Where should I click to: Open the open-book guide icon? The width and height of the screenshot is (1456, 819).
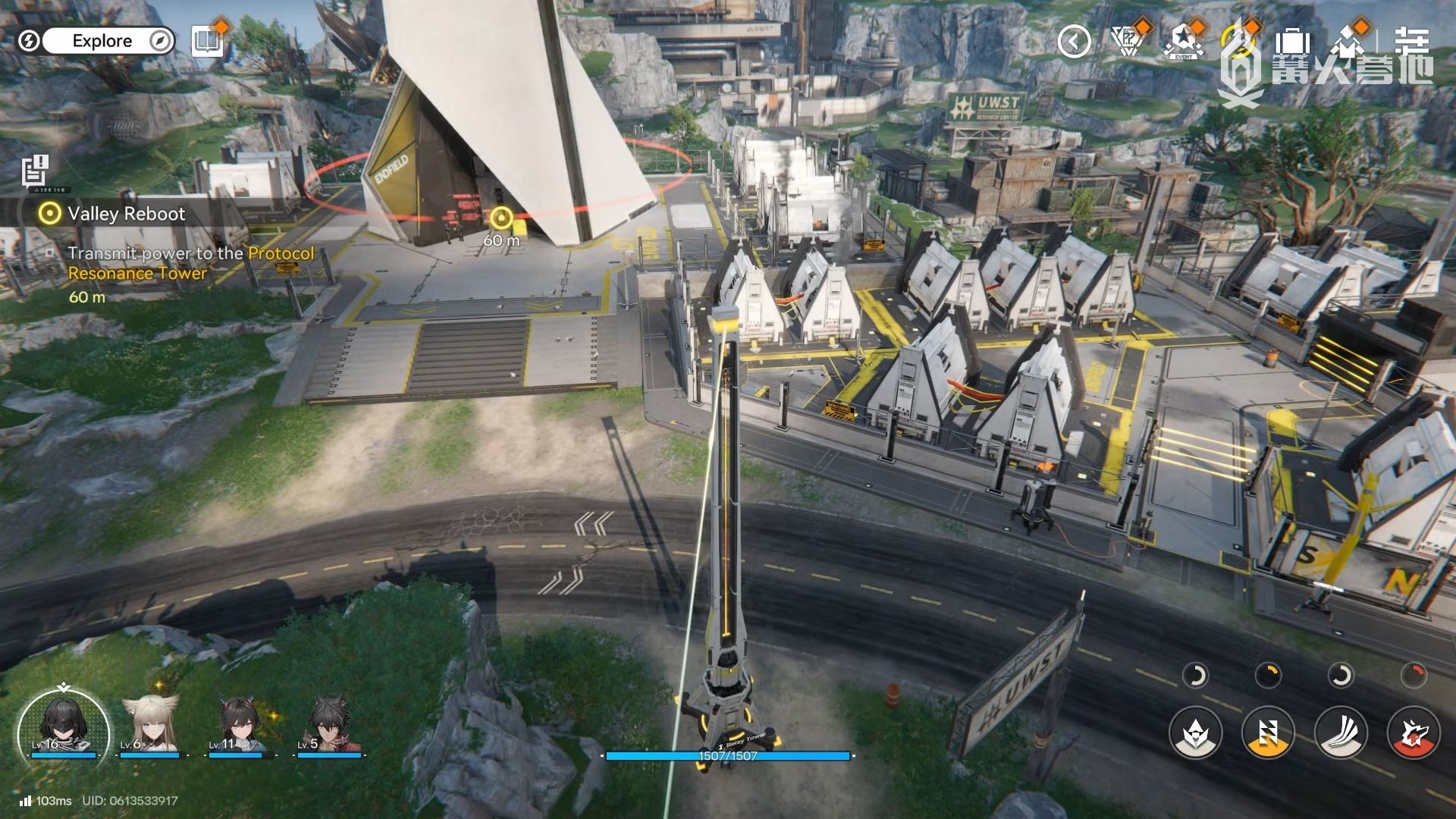[207, 41]
